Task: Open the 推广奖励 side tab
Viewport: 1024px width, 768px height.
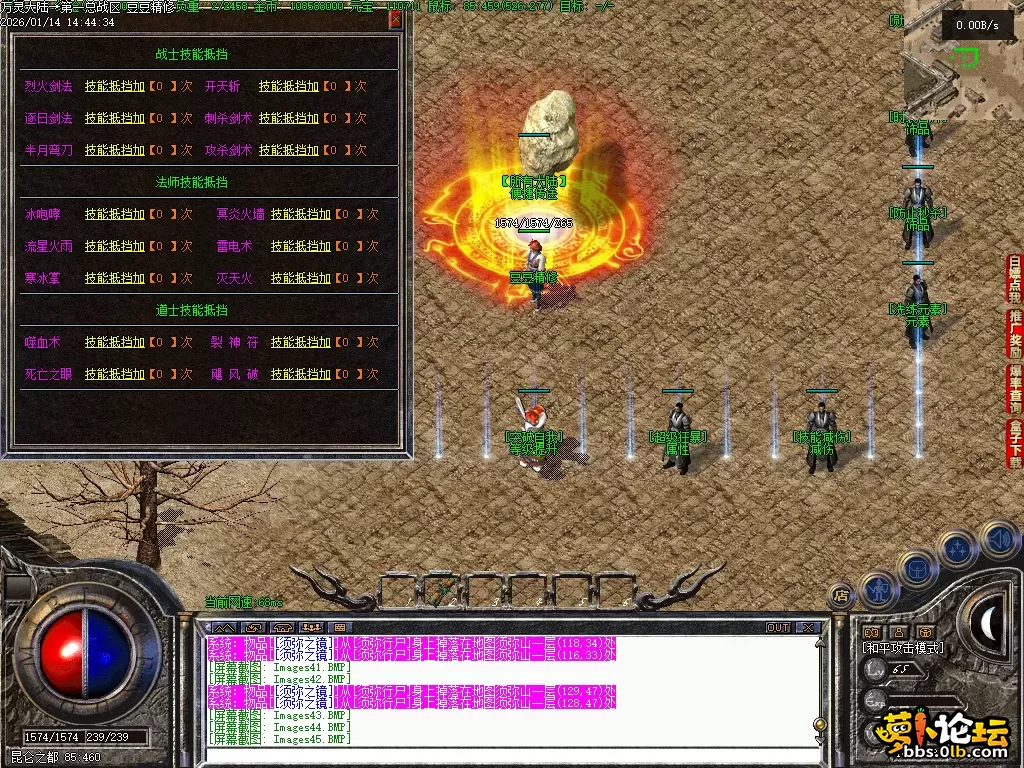Action: [1015, 334]
